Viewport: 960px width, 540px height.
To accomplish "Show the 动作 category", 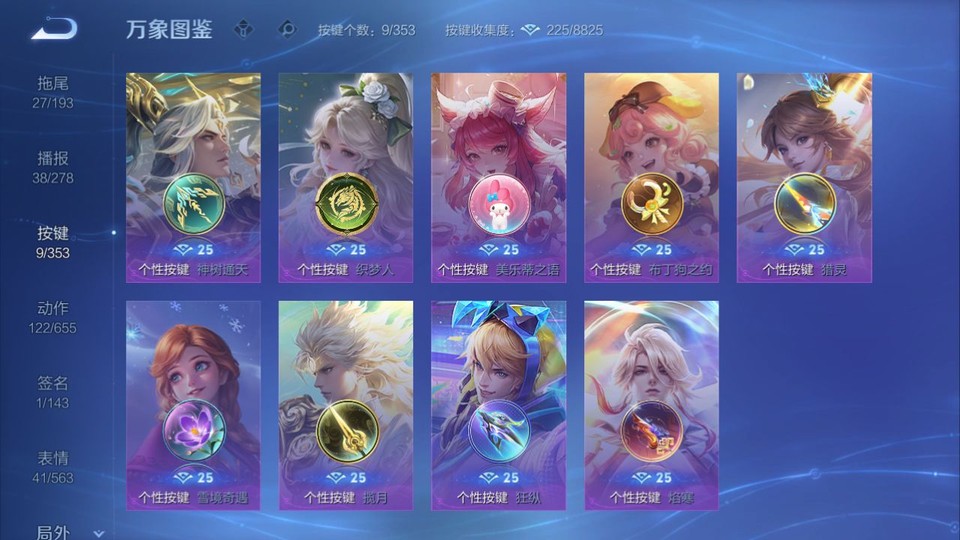I will 53,316.
